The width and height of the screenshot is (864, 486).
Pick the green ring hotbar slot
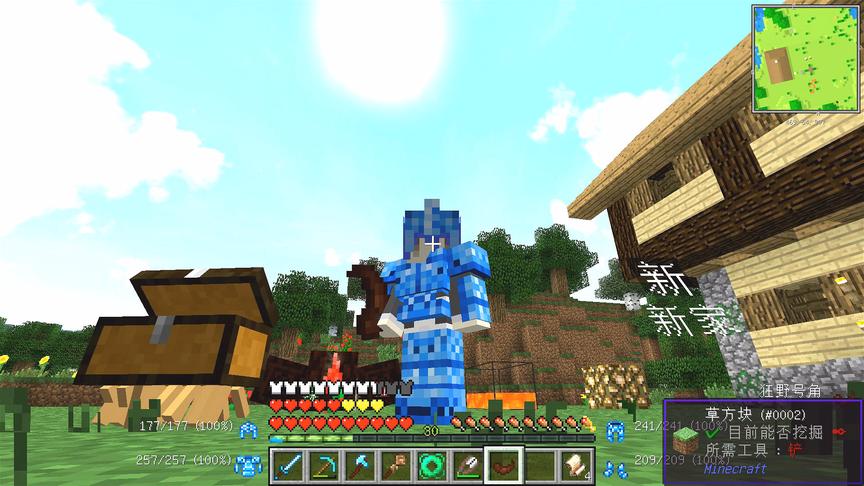[432, 465]
